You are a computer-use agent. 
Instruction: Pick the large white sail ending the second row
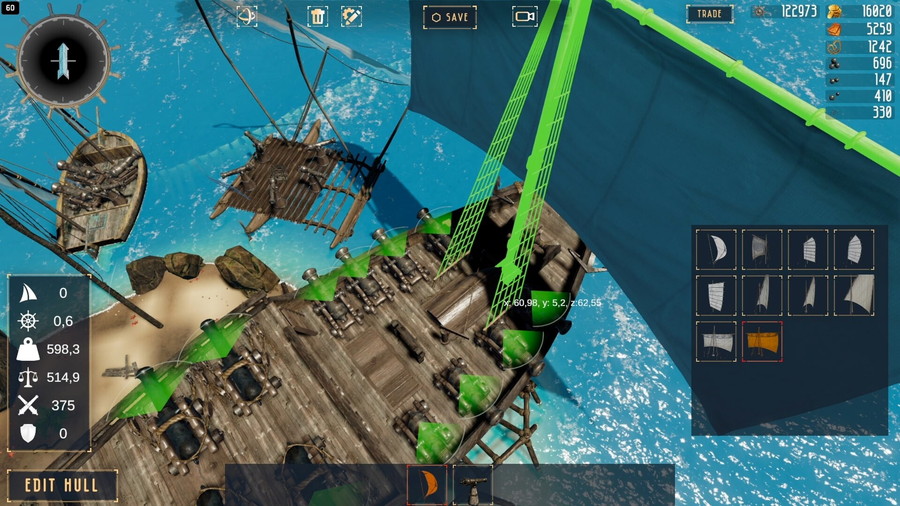click(854, 295)
